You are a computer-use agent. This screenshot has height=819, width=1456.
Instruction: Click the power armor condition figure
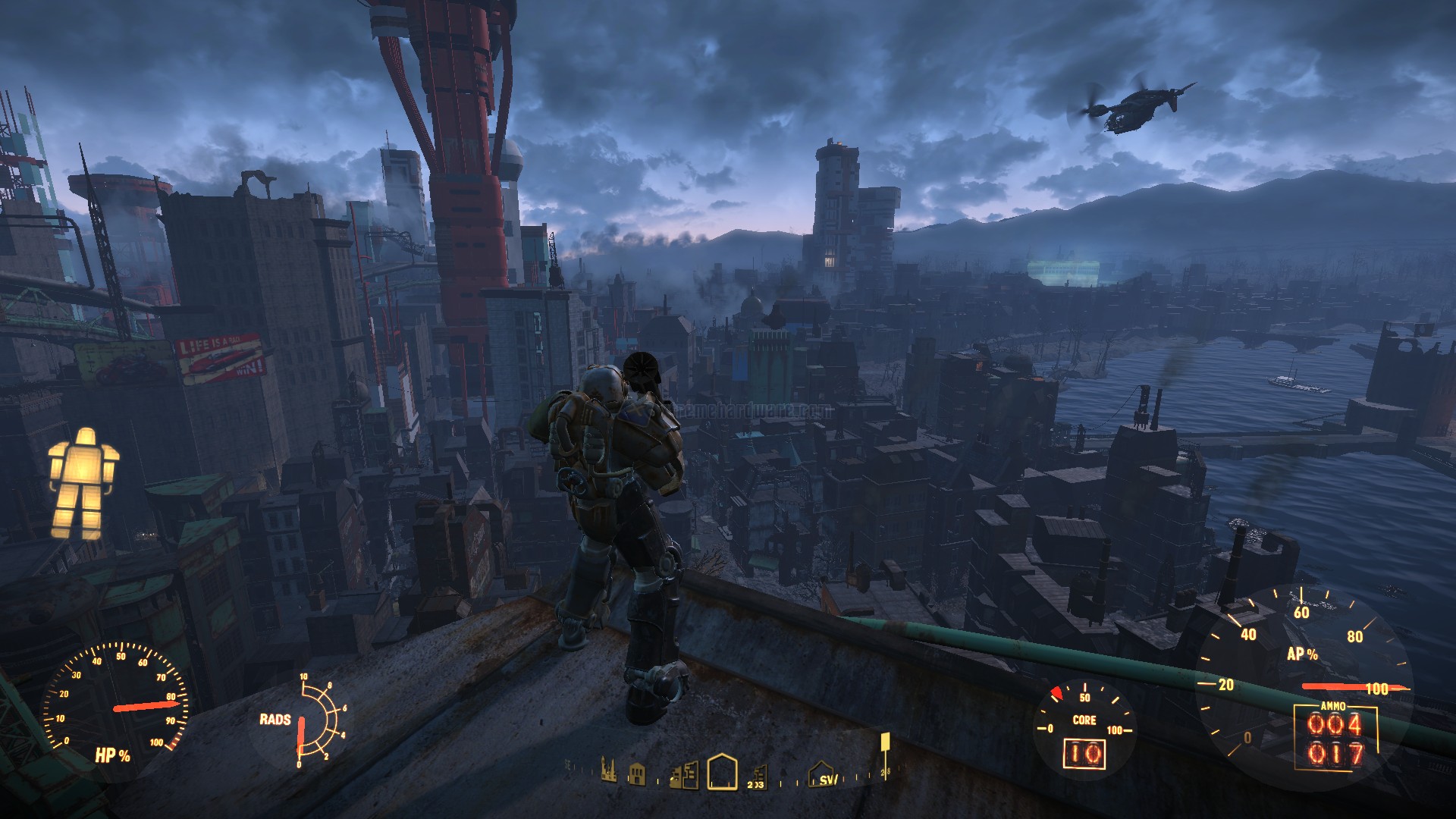[x=83, y=483]
